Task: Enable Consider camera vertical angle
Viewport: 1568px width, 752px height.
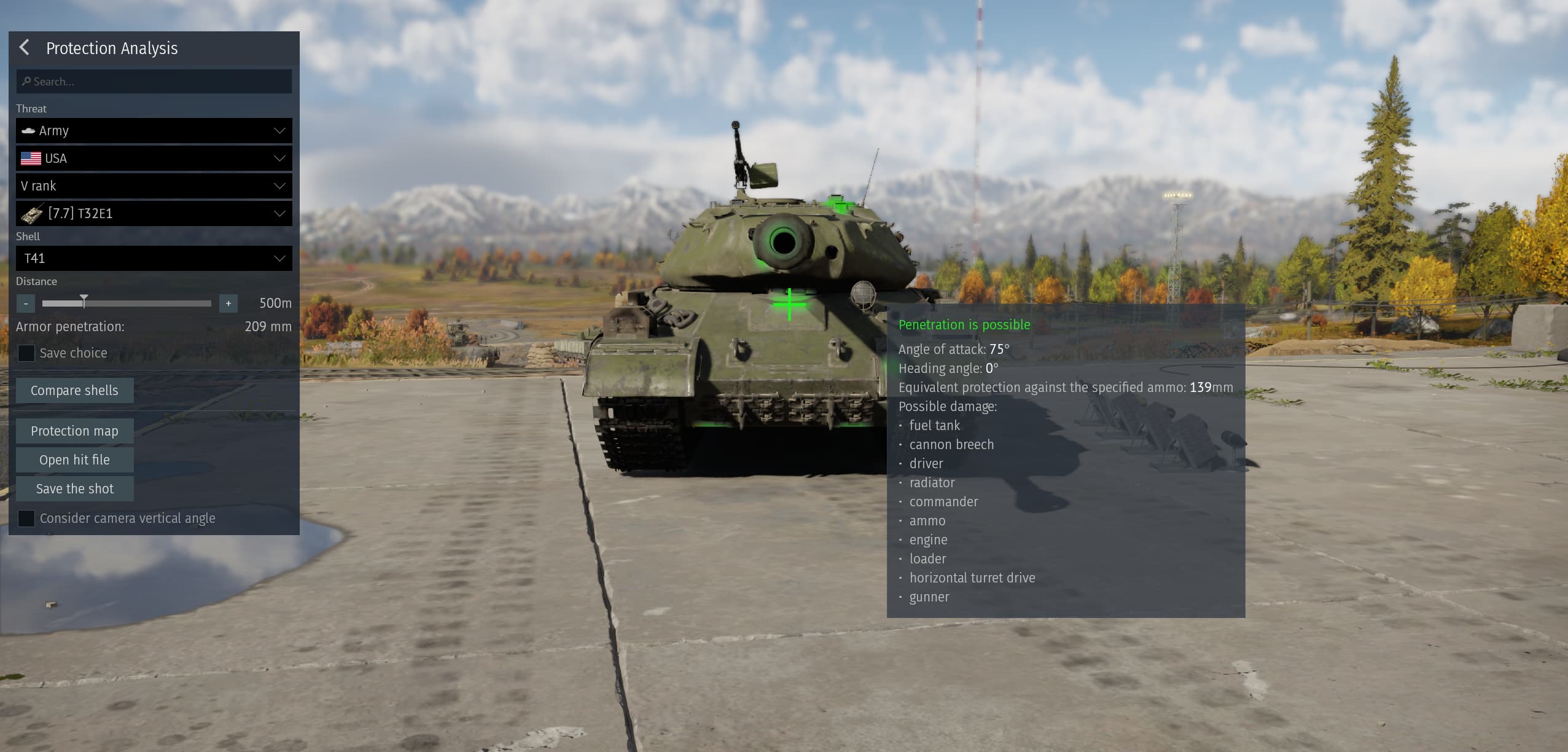Action: [26, 519]
